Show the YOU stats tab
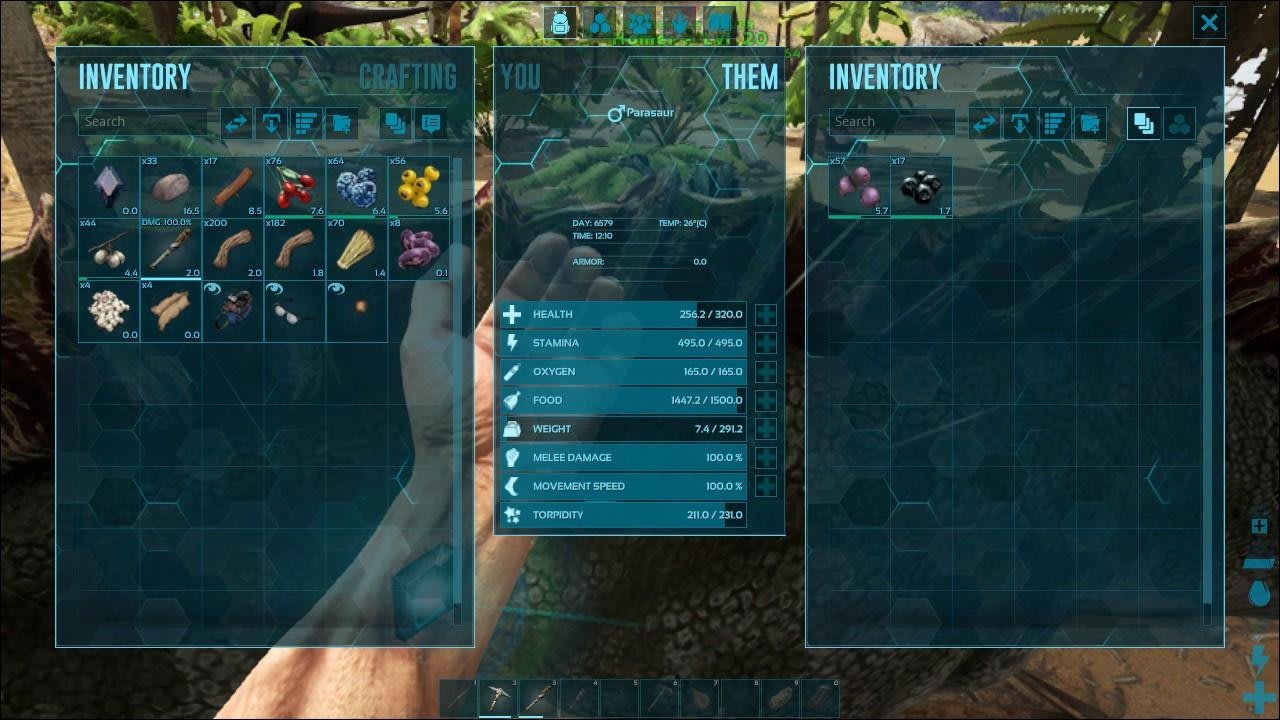This screenshot has height=720, width=1280. (520, 77)
